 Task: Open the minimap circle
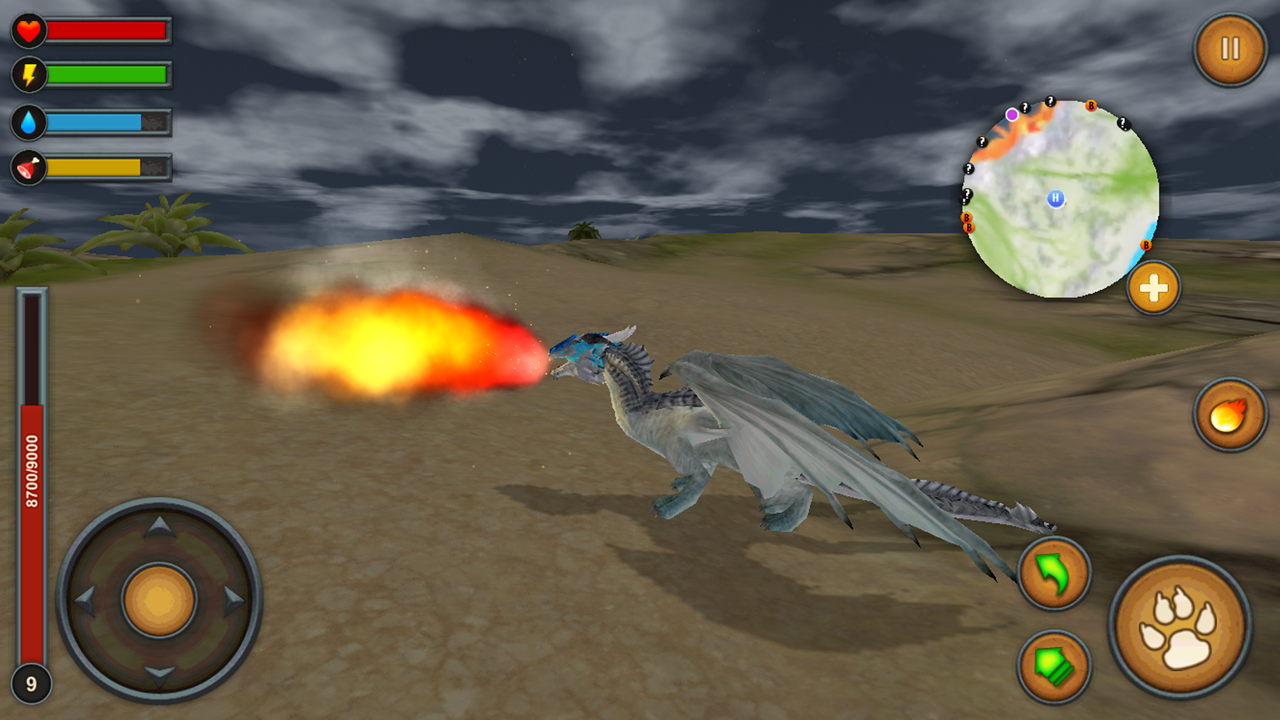click(x=1063, y=196)
